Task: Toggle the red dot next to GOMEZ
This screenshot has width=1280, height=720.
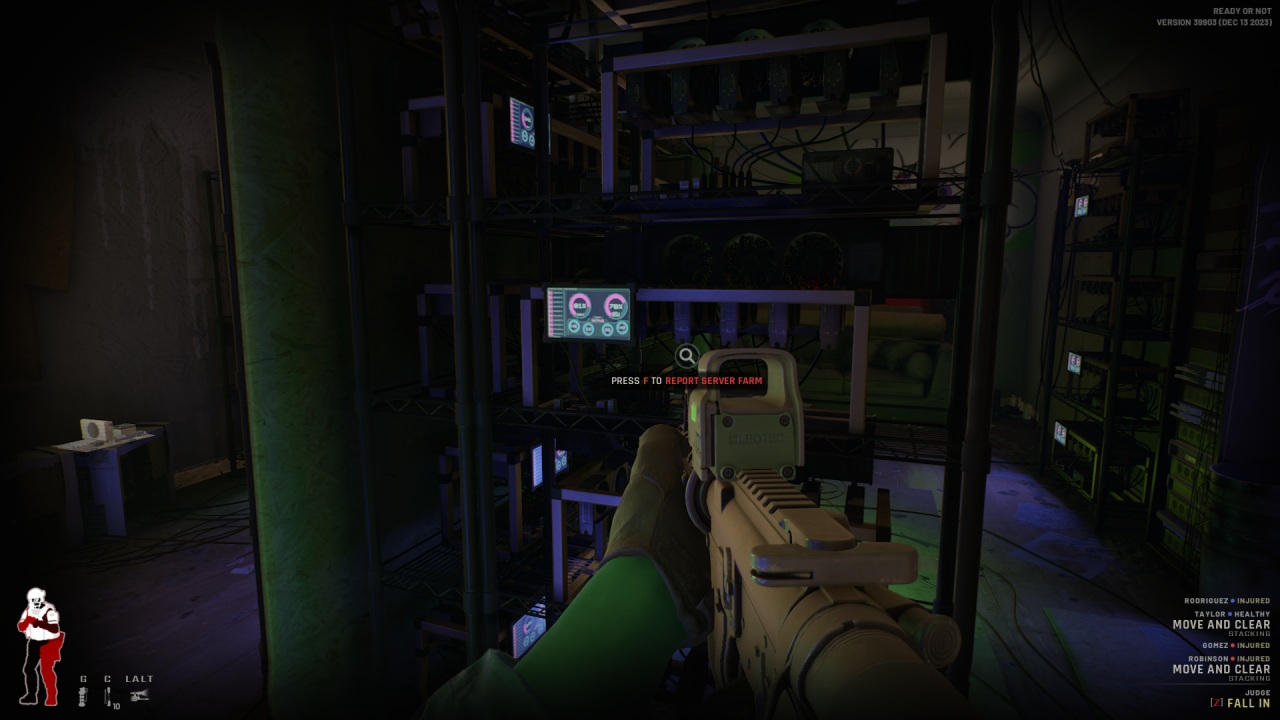Action: click(1232, 646)
